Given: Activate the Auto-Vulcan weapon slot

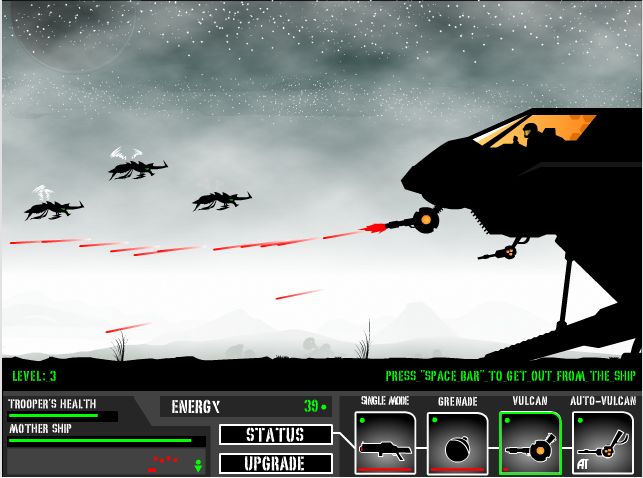Looking at the screenshot, I should (x=603, y=443).
